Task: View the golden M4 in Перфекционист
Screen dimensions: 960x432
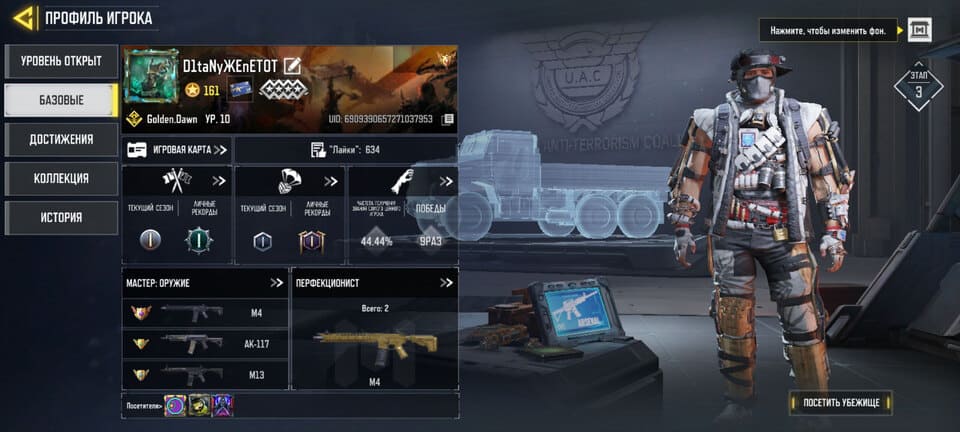Action: click(x=375, y=343)
